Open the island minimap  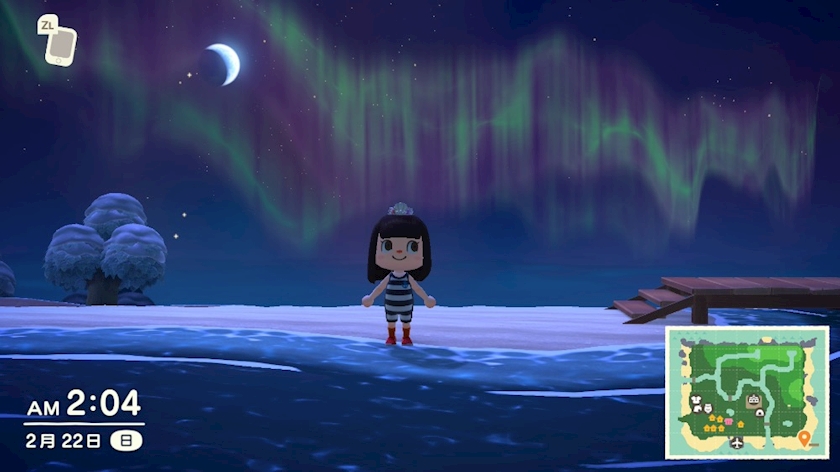pos(746,392)
